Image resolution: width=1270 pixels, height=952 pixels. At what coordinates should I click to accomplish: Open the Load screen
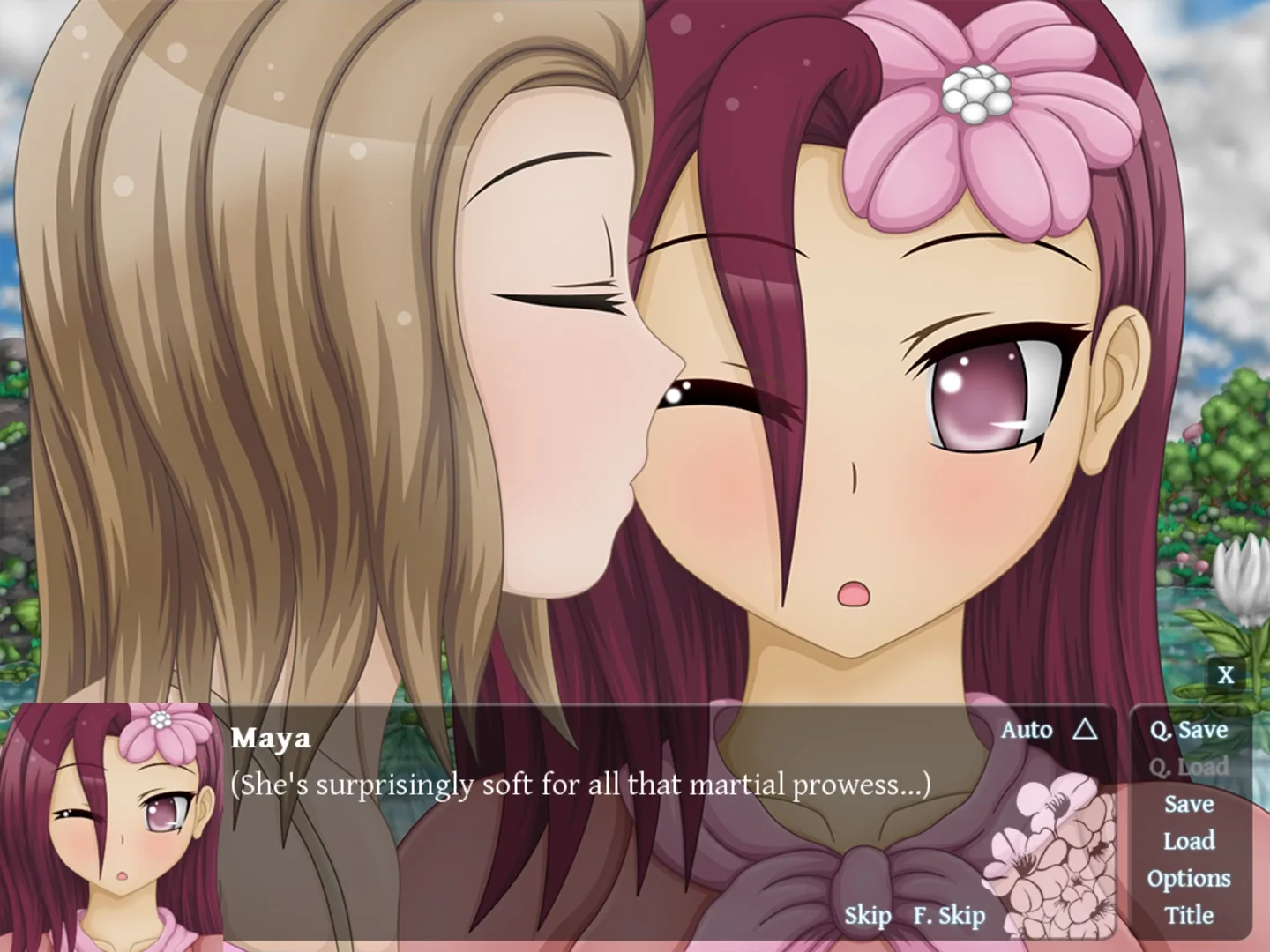click(x=1189, y=841)
